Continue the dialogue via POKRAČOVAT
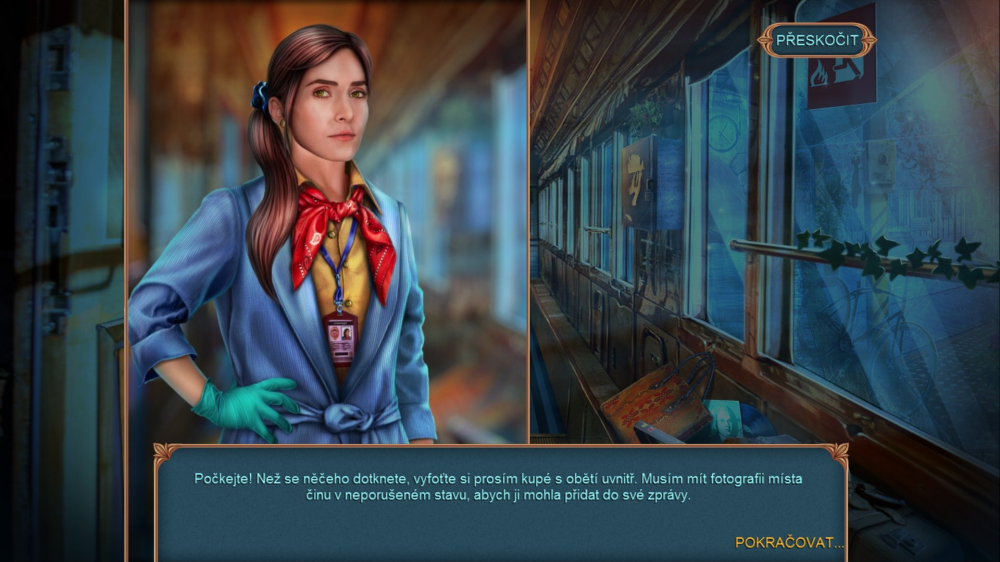1000x562 pixels. (x=789, y=542)
